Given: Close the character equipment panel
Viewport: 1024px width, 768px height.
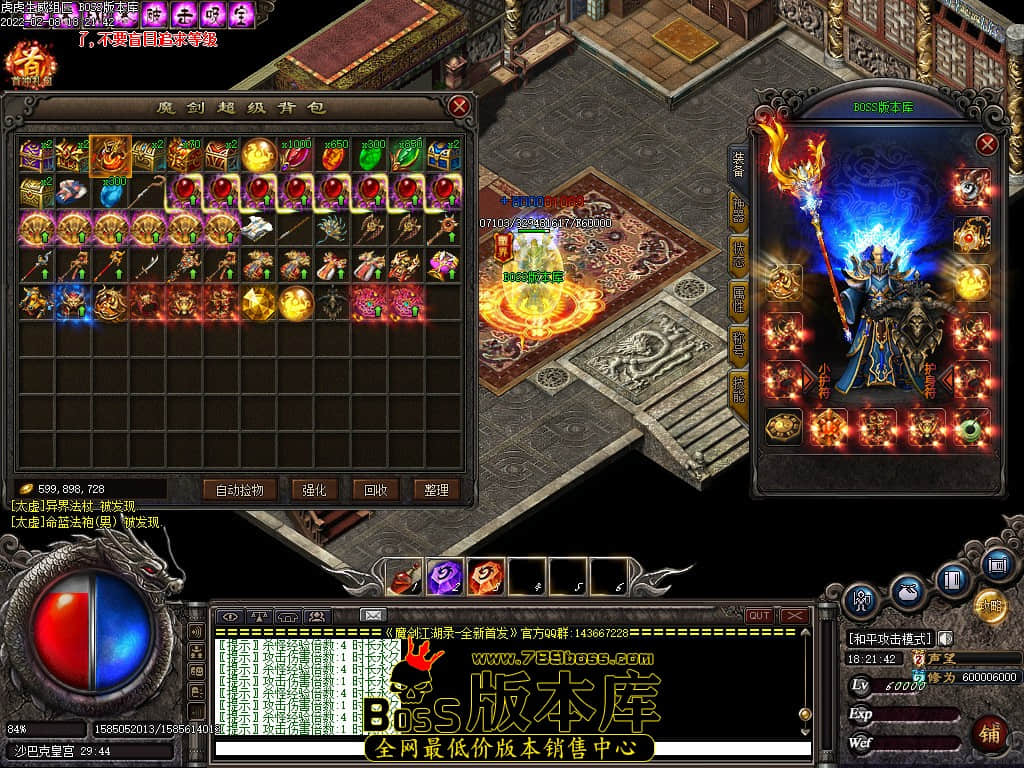Looking at the screenshot, I should (987, 144).
